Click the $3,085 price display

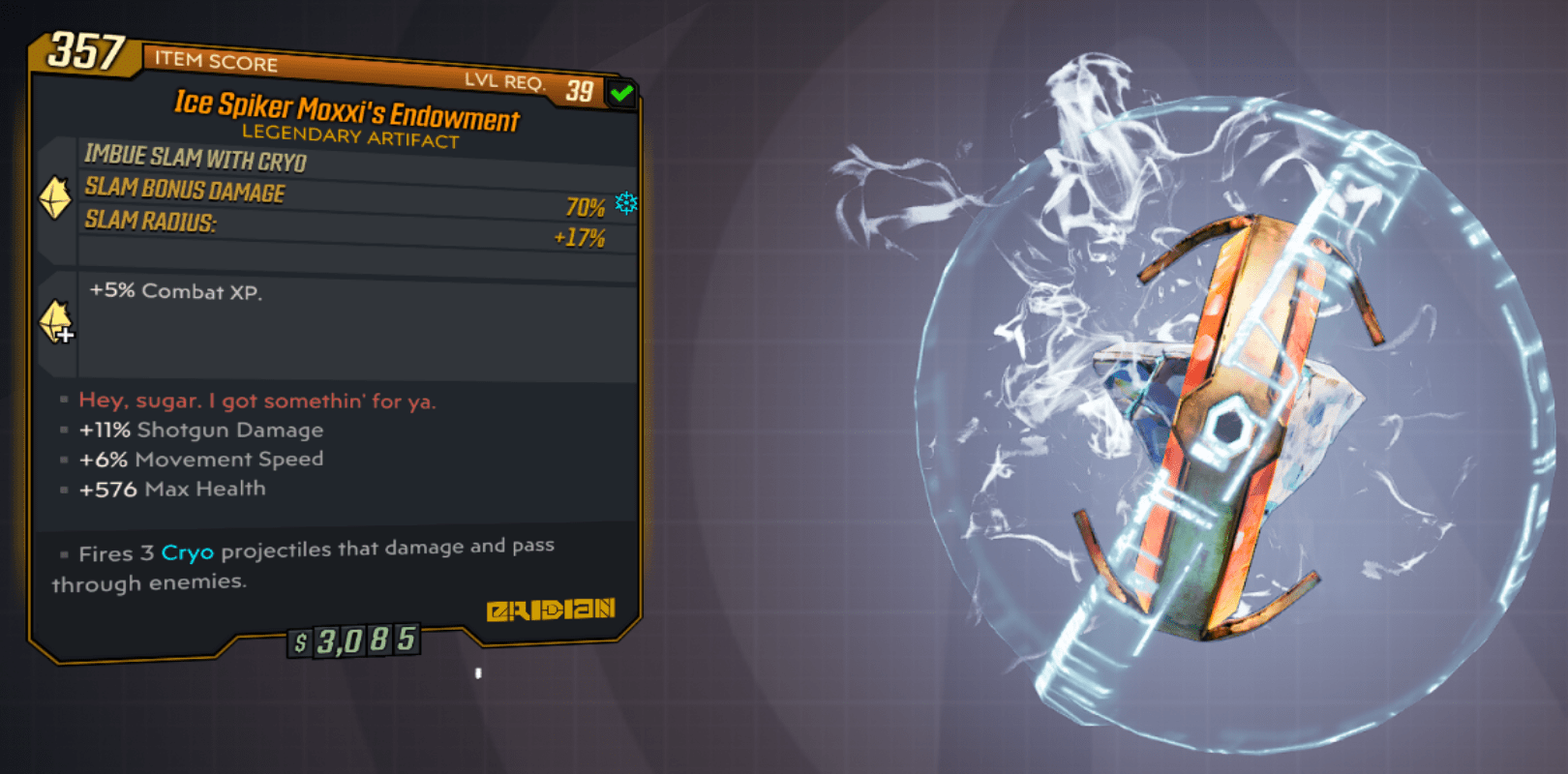pyautogui.click(x=355, y=639)
